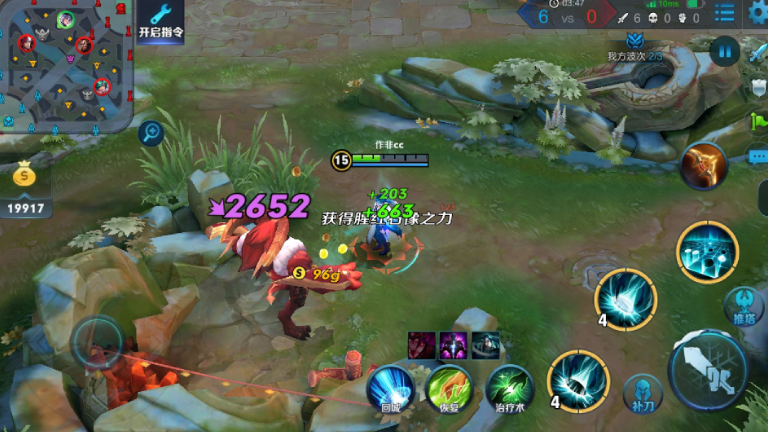
Task: Click the green flag signal button
Action: (x=757, y=122)
